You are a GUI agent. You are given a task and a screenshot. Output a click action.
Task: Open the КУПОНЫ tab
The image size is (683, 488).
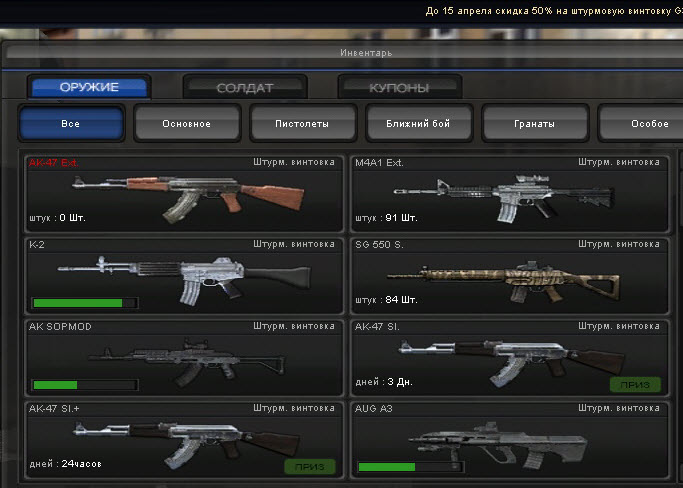[399, 88]
